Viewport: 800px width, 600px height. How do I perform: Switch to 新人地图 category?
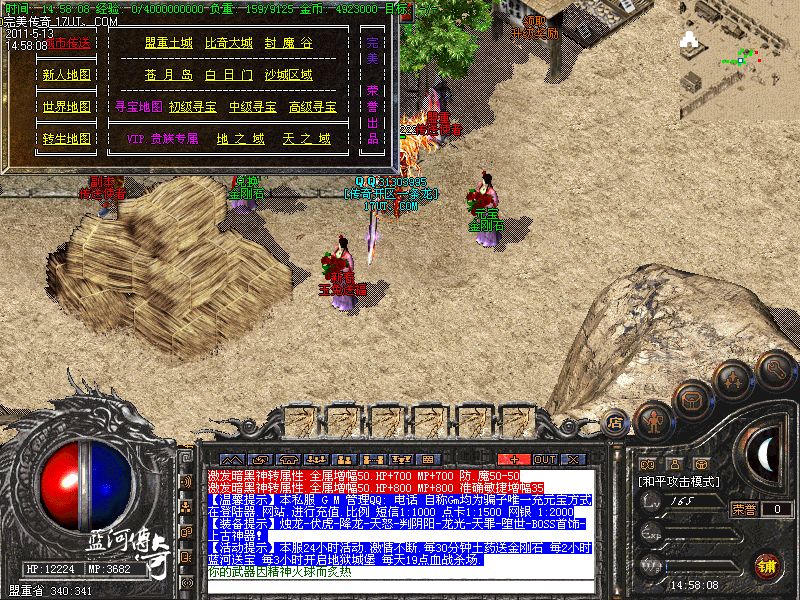(x=66, y=75)
